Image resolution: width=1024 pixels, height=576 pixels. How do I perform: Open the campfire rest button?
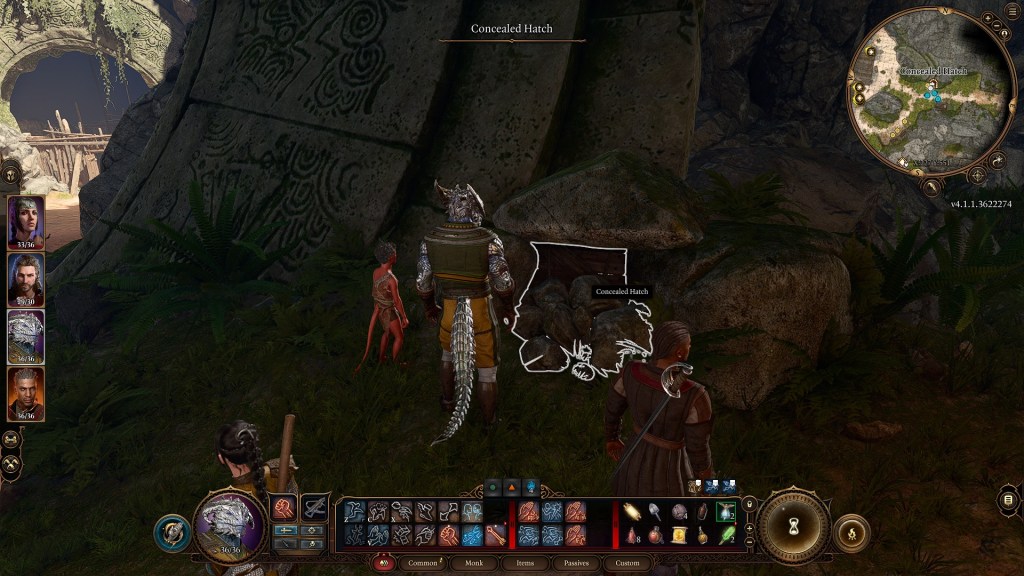click(x=851, y=532)
